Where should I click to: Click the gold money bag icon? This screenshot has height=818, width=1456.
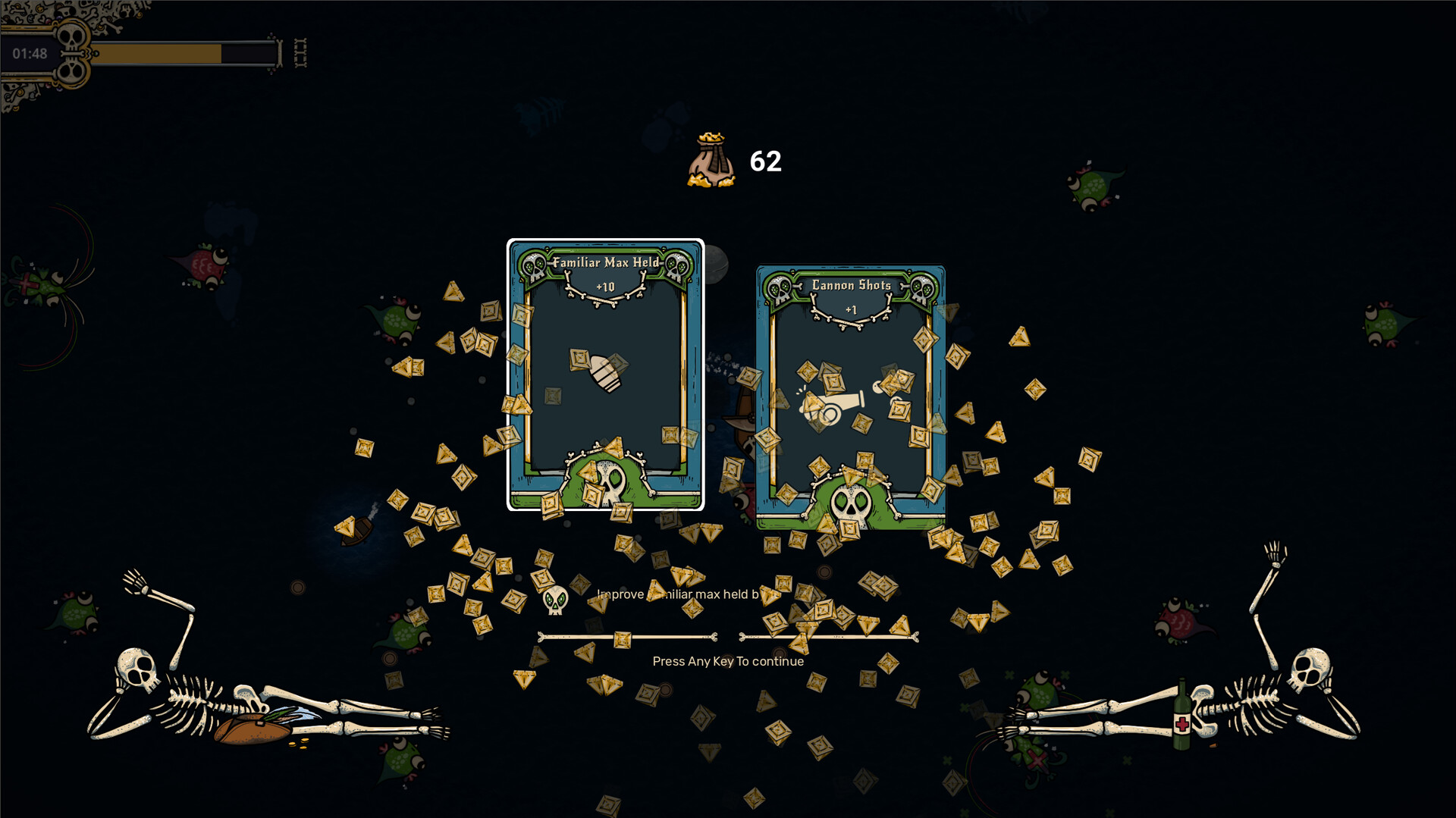pyautogui.click(x=711, y=159)
